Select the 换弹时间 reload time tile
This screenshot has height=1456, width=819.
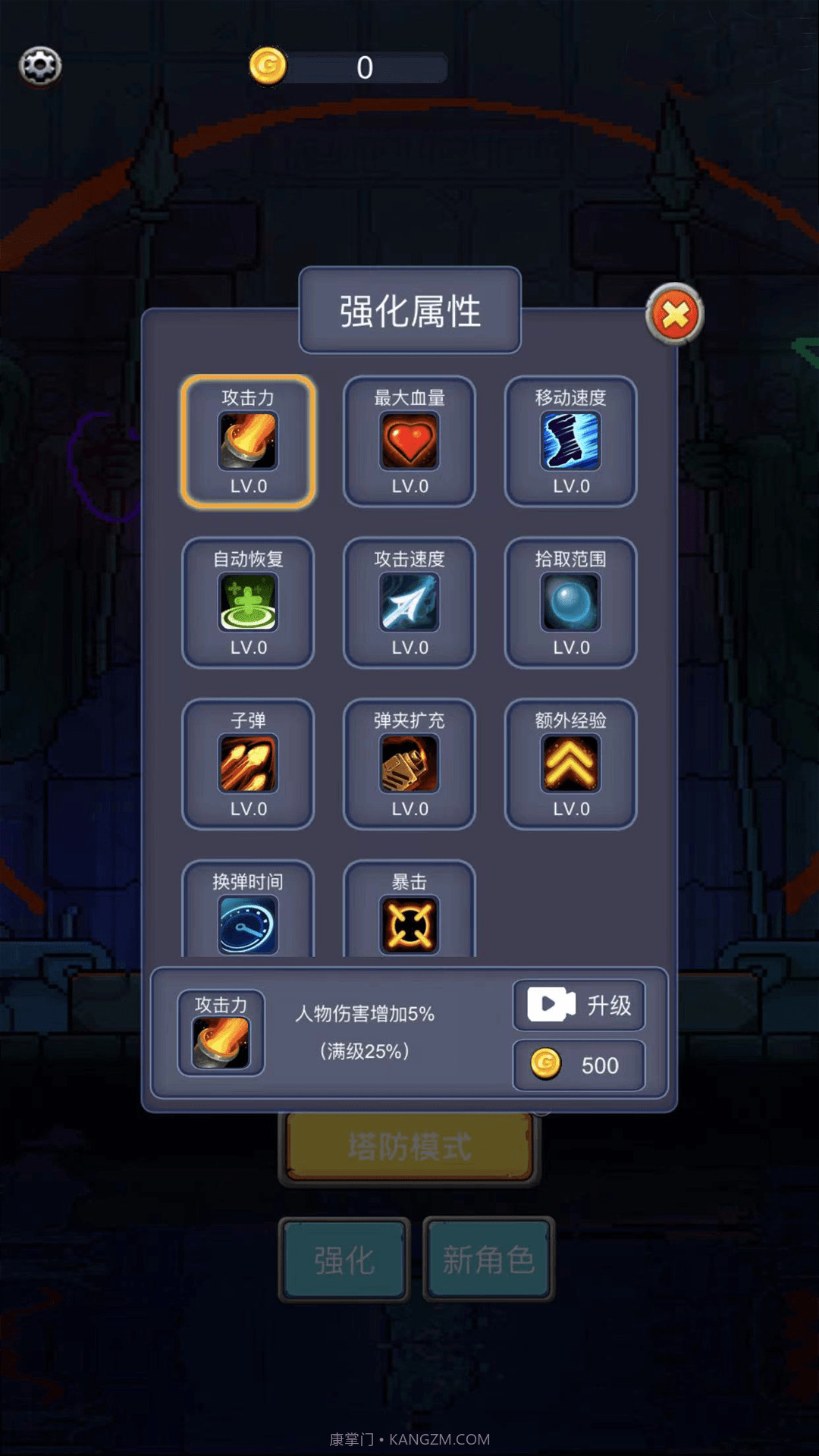point(248,912)
